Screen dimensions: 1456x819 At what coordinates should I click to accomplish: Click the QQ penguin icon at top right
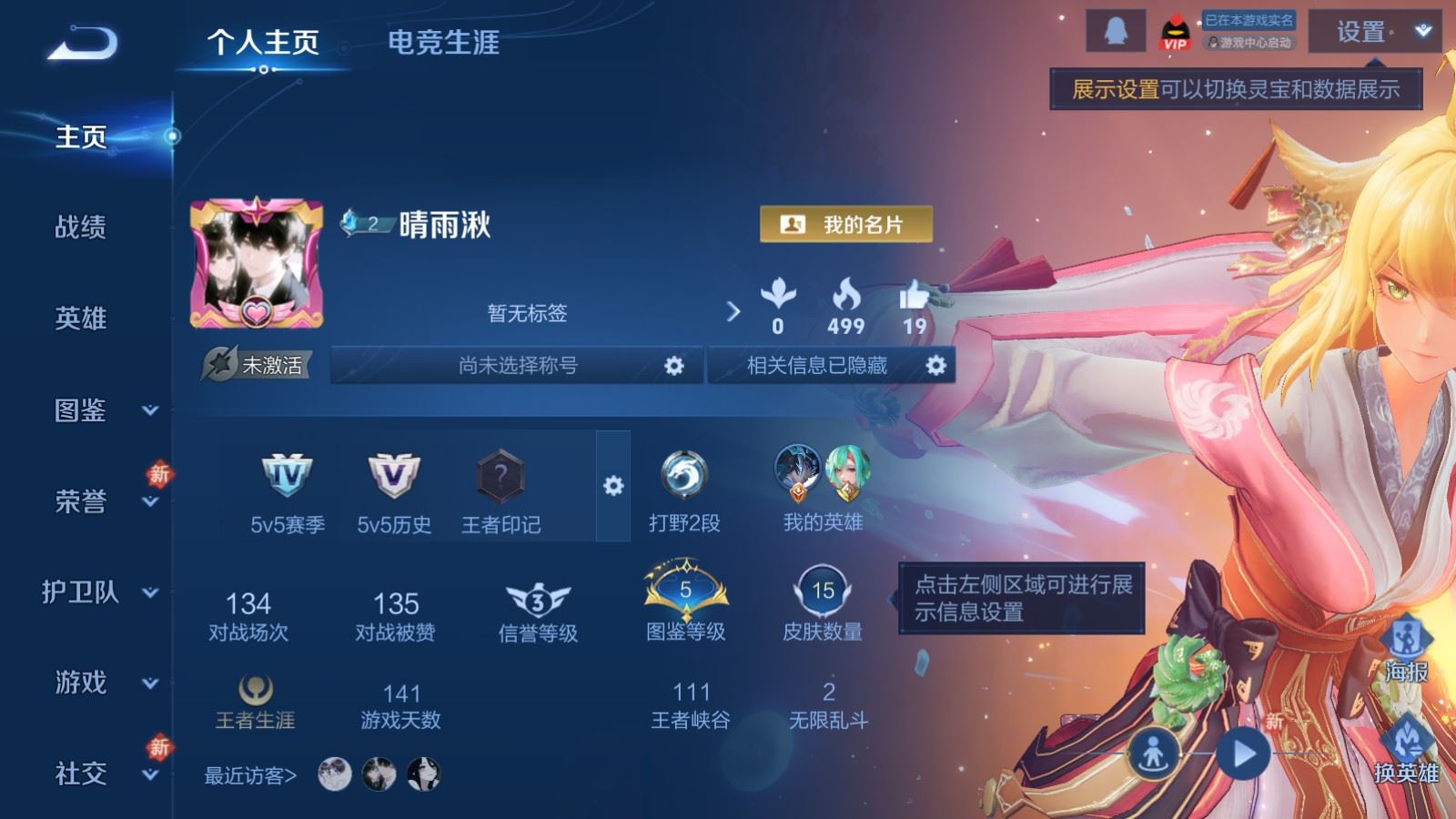pos(1117,27)
